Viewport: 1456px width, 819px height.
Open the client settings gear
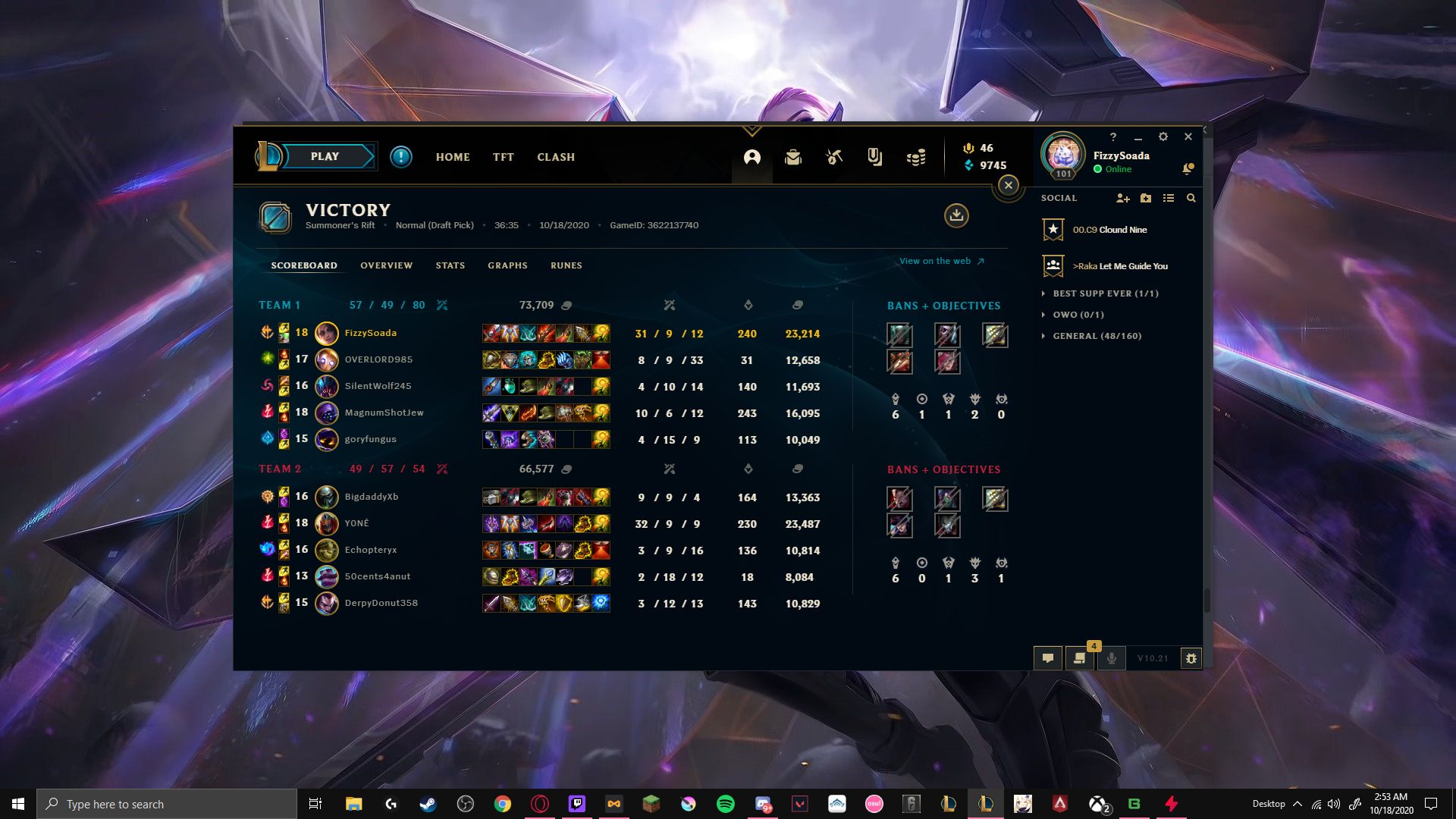click(x=1163, y=137)
